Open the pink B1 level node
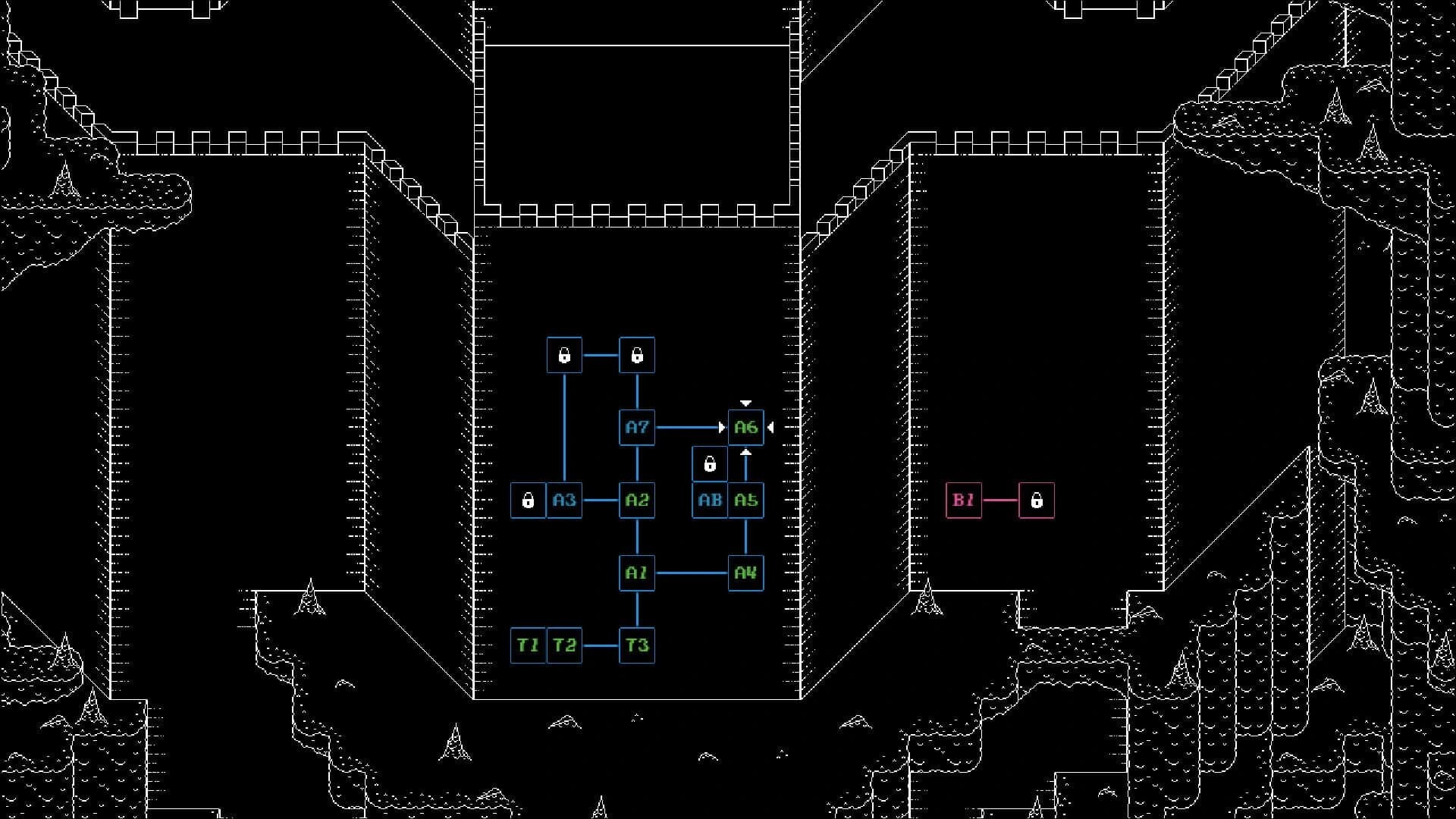 964,500
